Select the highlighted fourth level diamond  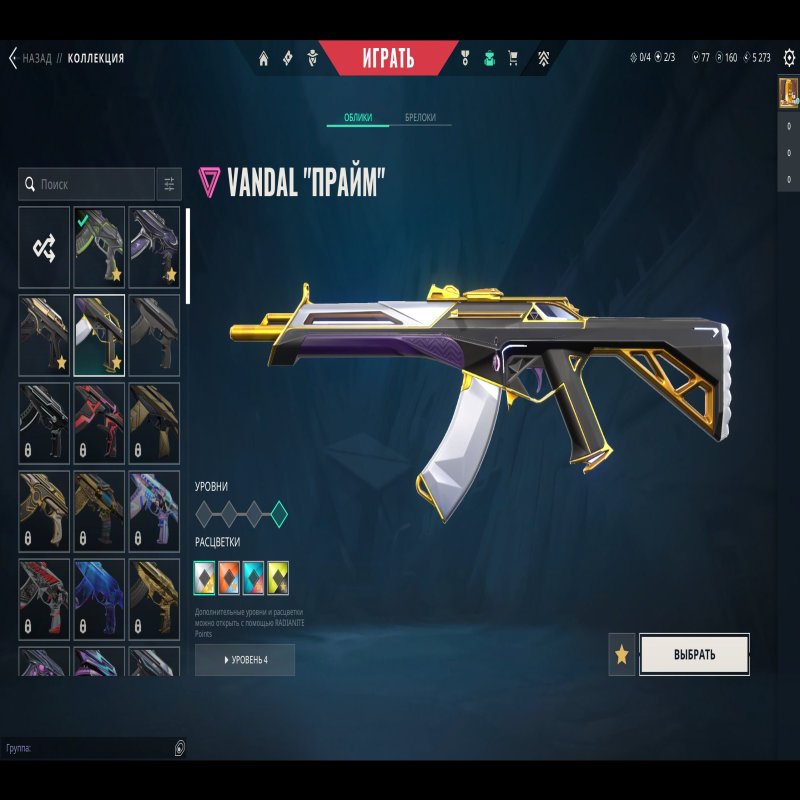coord(279,515)
